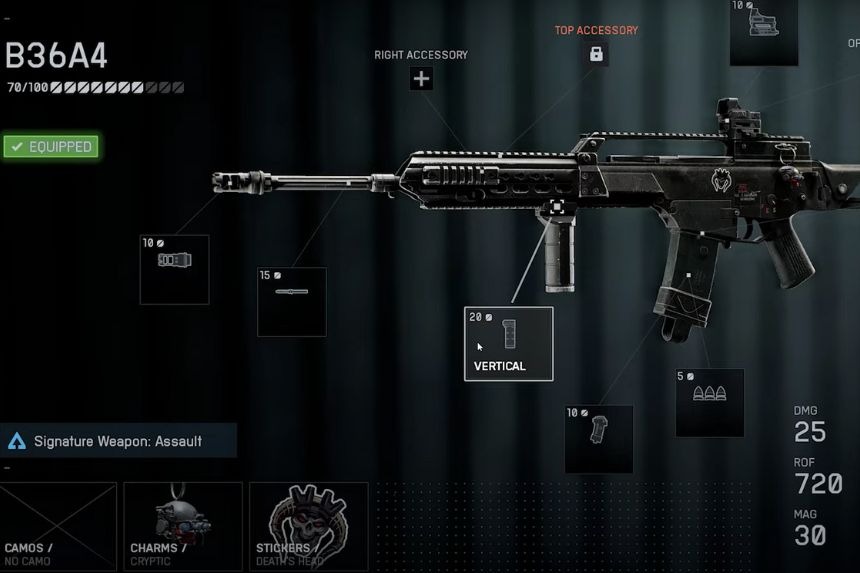Open the Stickers Death's Head tile
The height and width of the screenshot is (573, 860).
(308, 526)
